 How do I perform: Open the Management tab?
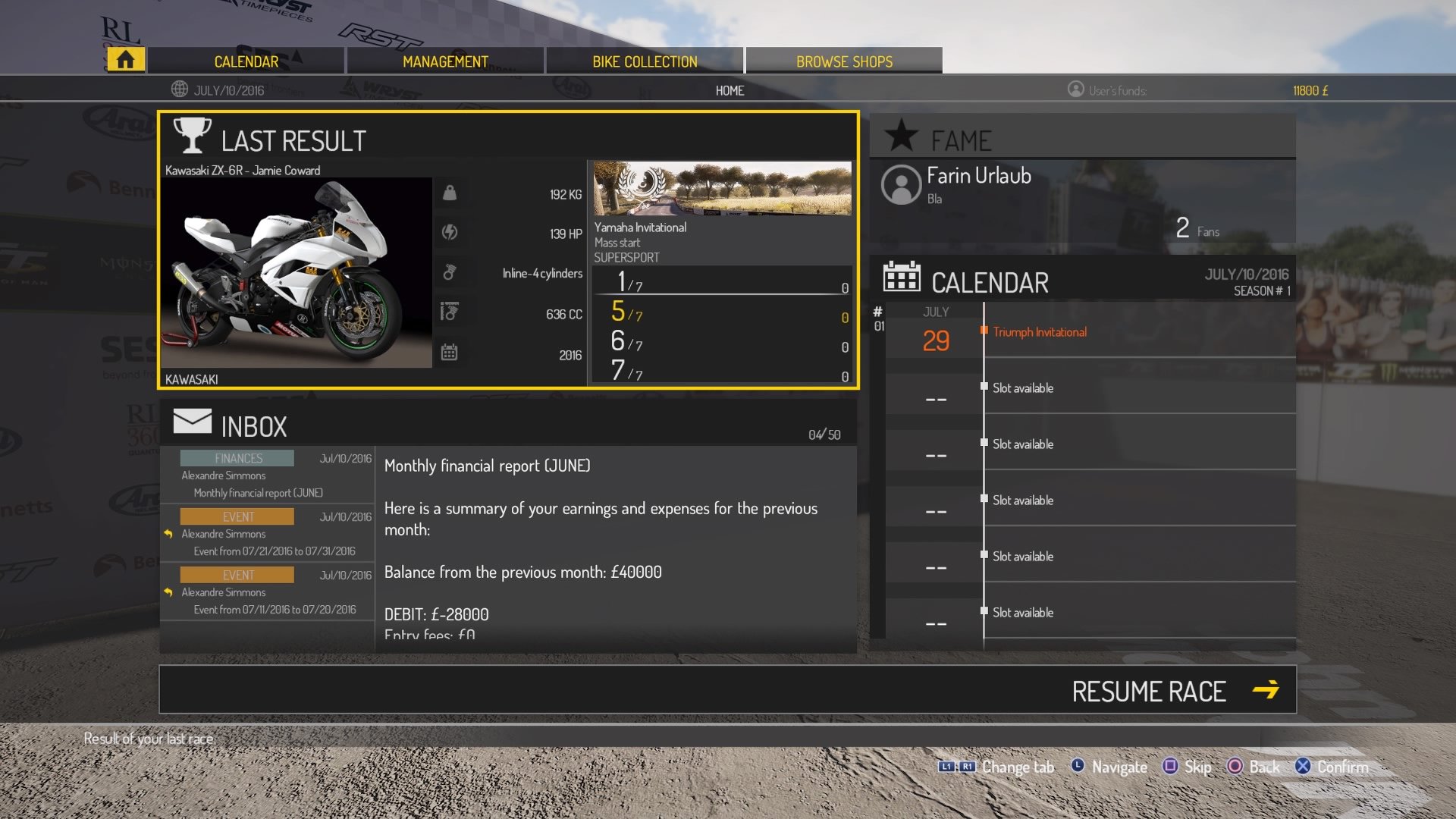(x=445, y=61)
